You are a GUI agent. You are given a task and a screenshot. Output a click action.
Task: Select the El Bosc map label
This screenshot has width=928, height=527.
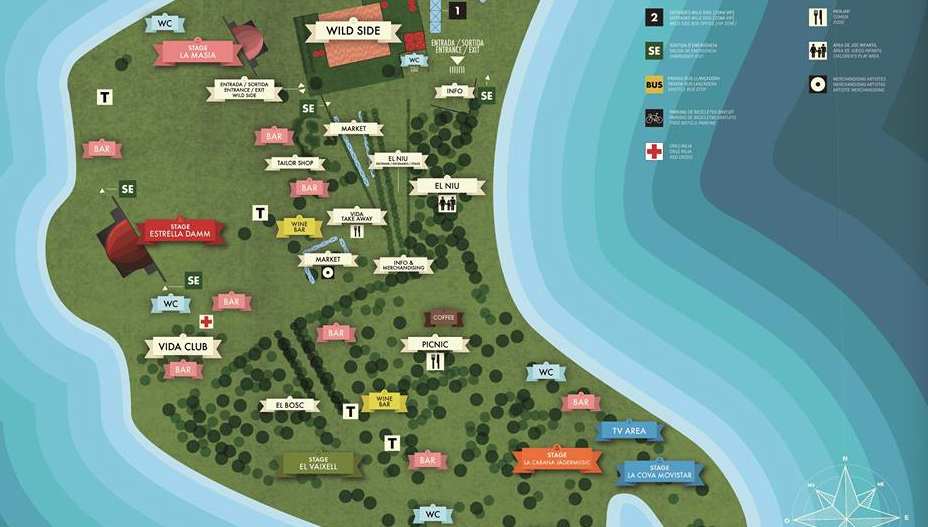click(x=289, y=405)
